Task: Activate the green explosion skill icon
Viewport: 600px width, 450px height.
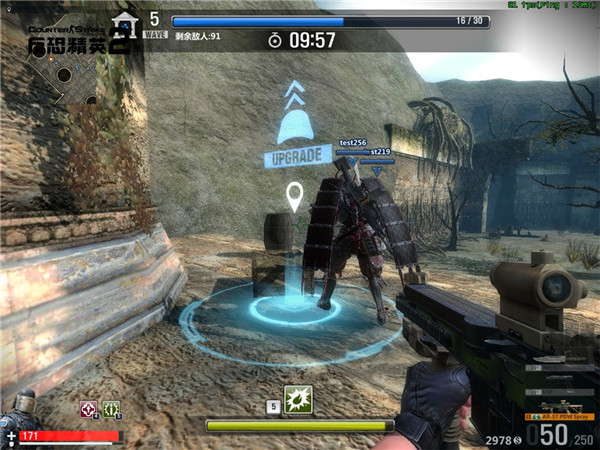Action: pos(298,400)
